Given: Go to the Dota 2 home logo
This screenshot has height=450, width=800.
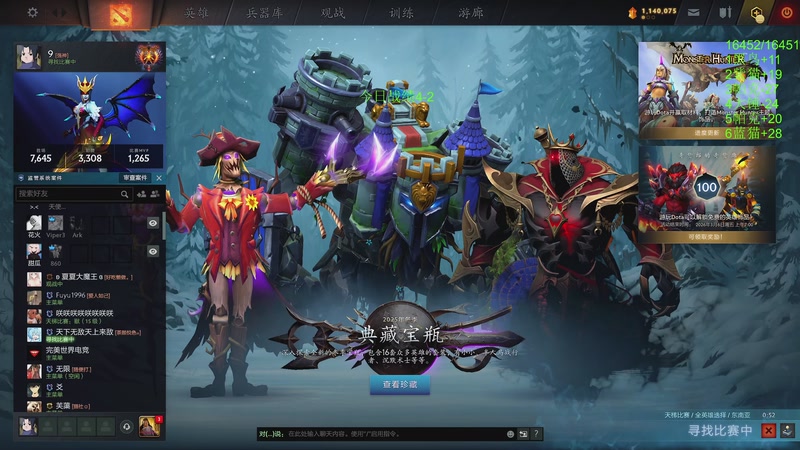Looking at the screenshot, I should (x=123, y=13).
